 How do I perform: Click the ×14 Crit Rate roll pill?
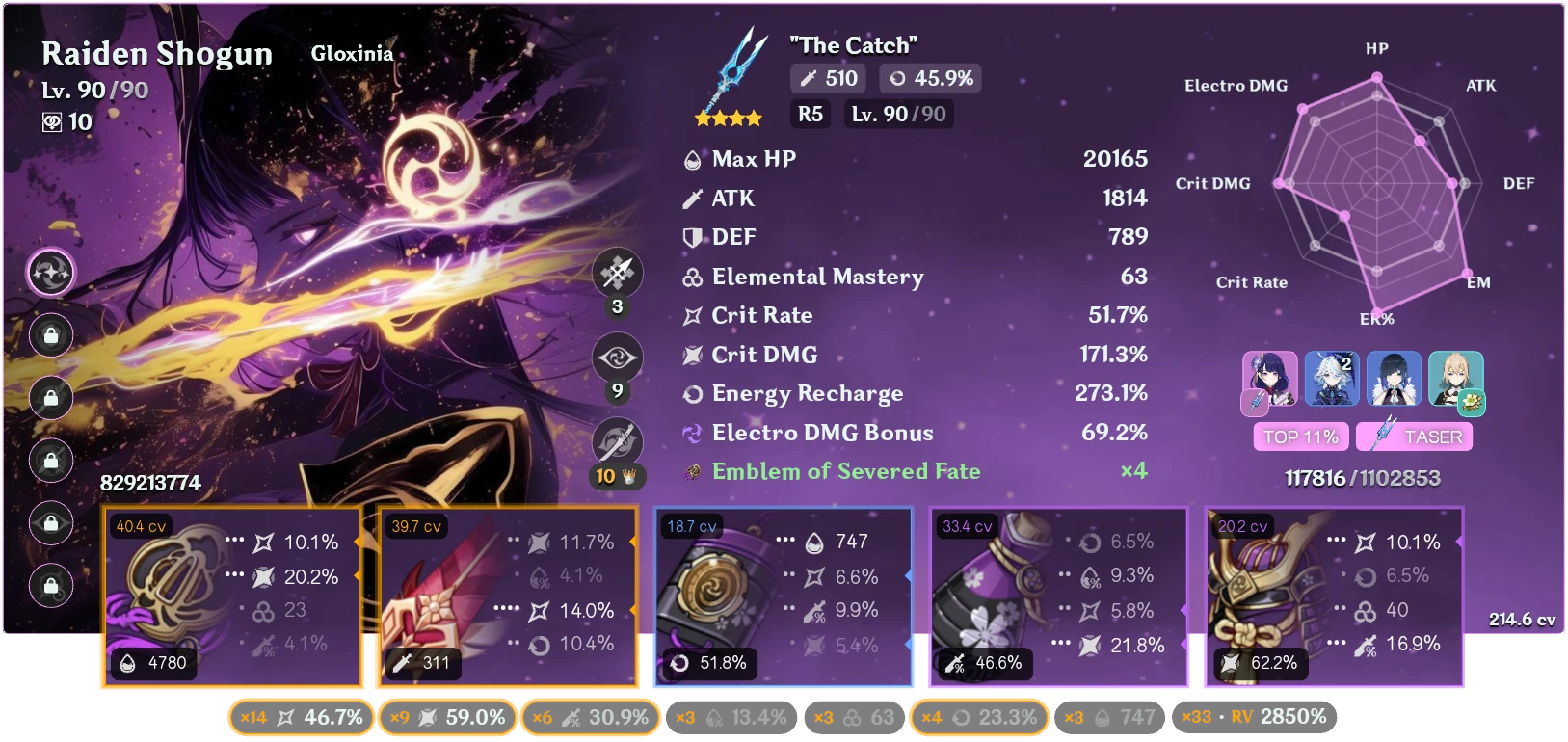(301, 717)
